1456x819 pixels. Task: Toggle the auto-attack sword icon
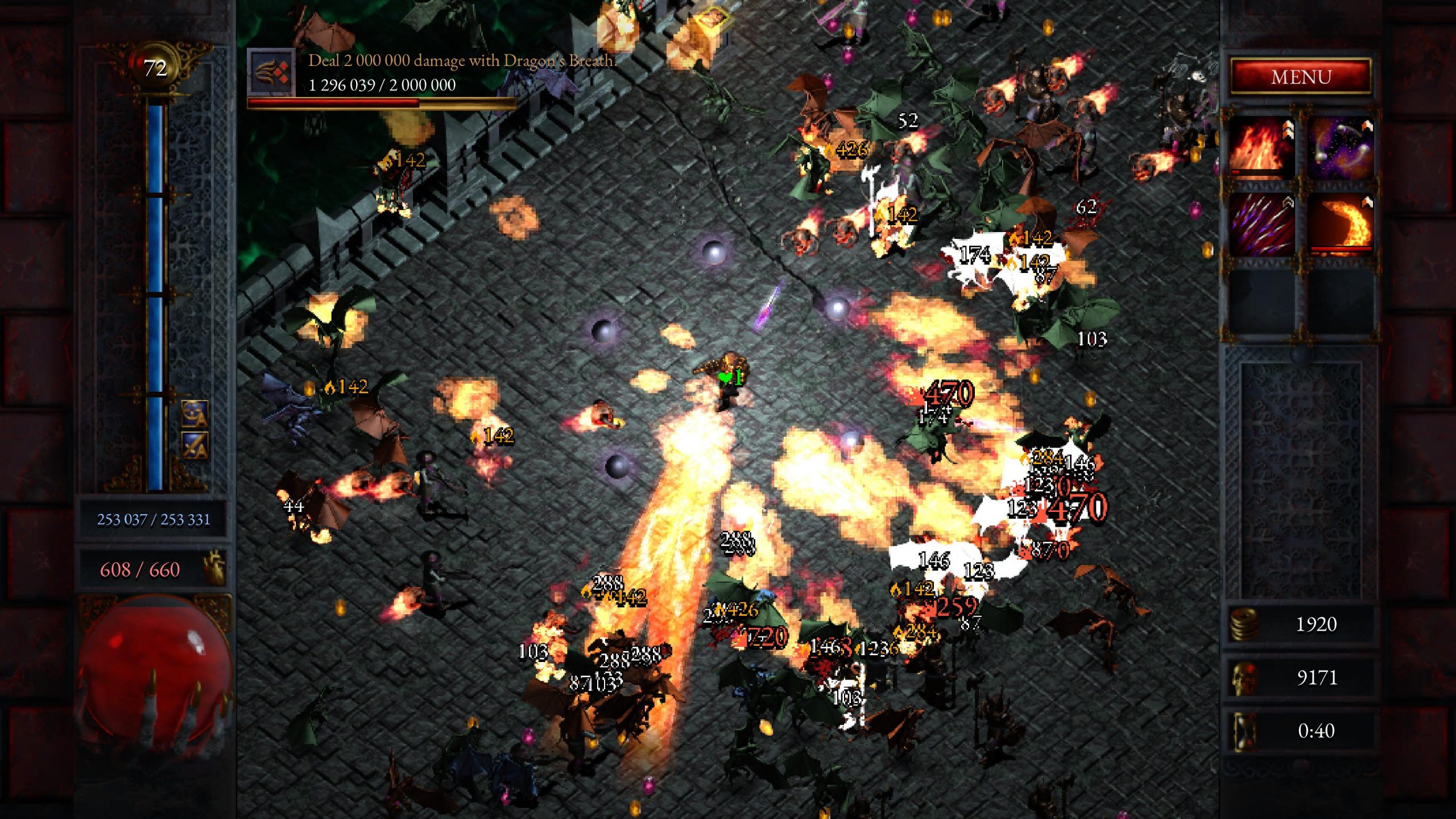coord(195,445)
